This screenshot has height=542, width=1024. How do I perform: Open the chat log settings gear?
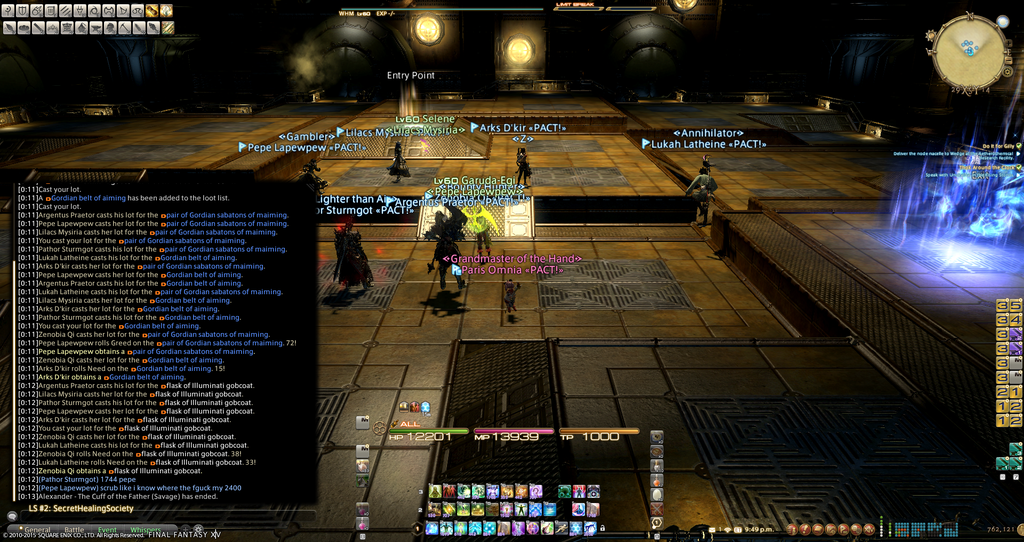point(198,529)
